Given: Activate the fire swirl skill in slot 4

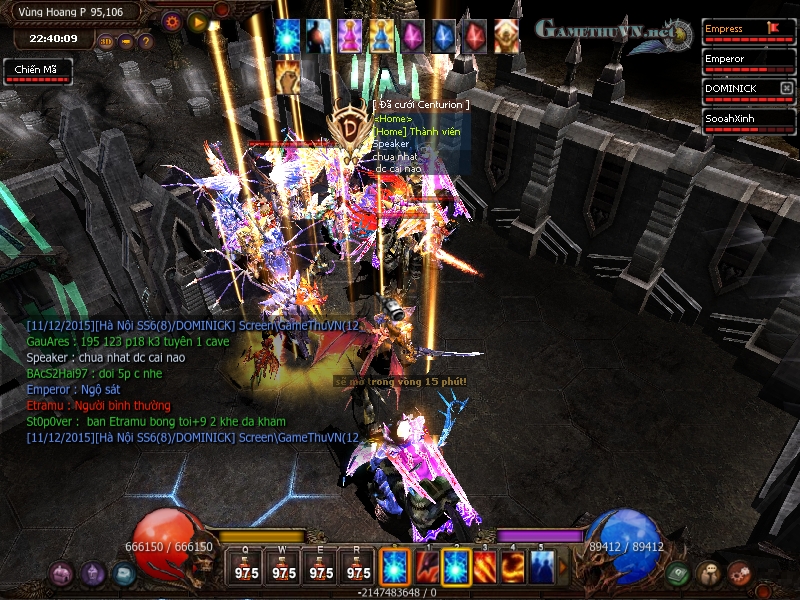Looking at the screenshot, I should coord(514,567).
